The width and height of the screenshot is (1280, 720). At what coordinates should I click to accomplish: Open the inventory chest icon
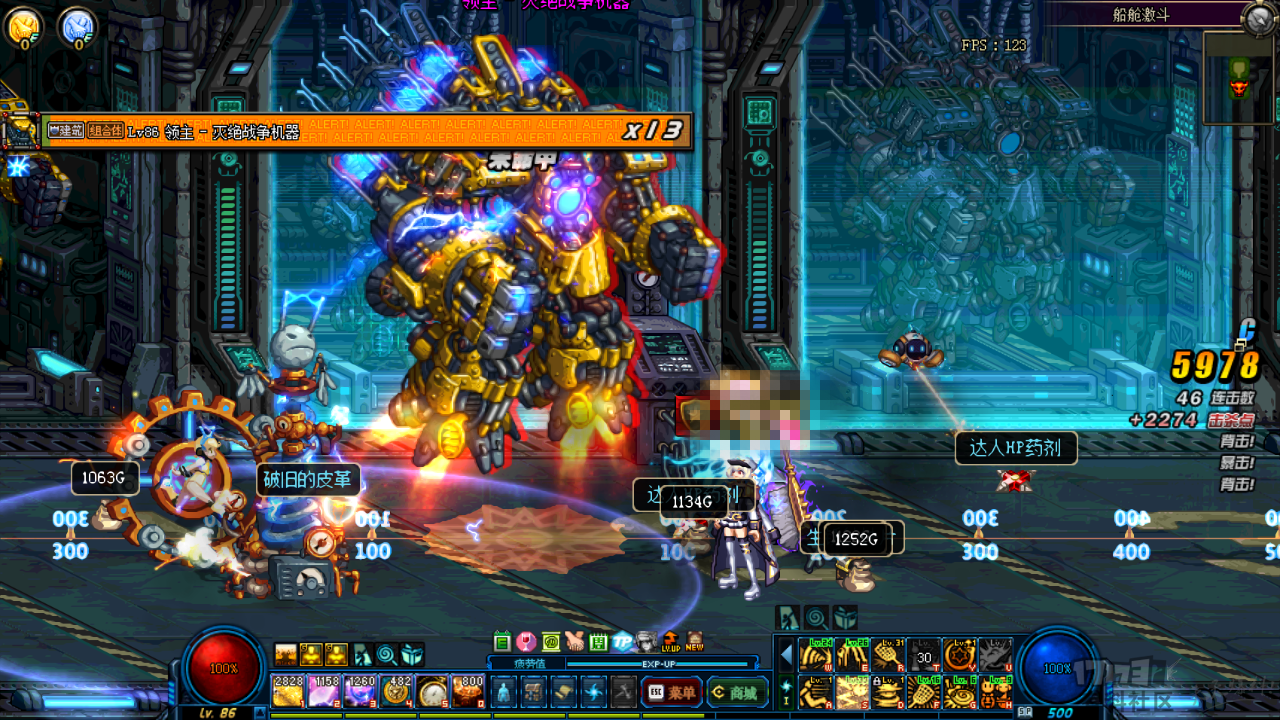(535, 691)
